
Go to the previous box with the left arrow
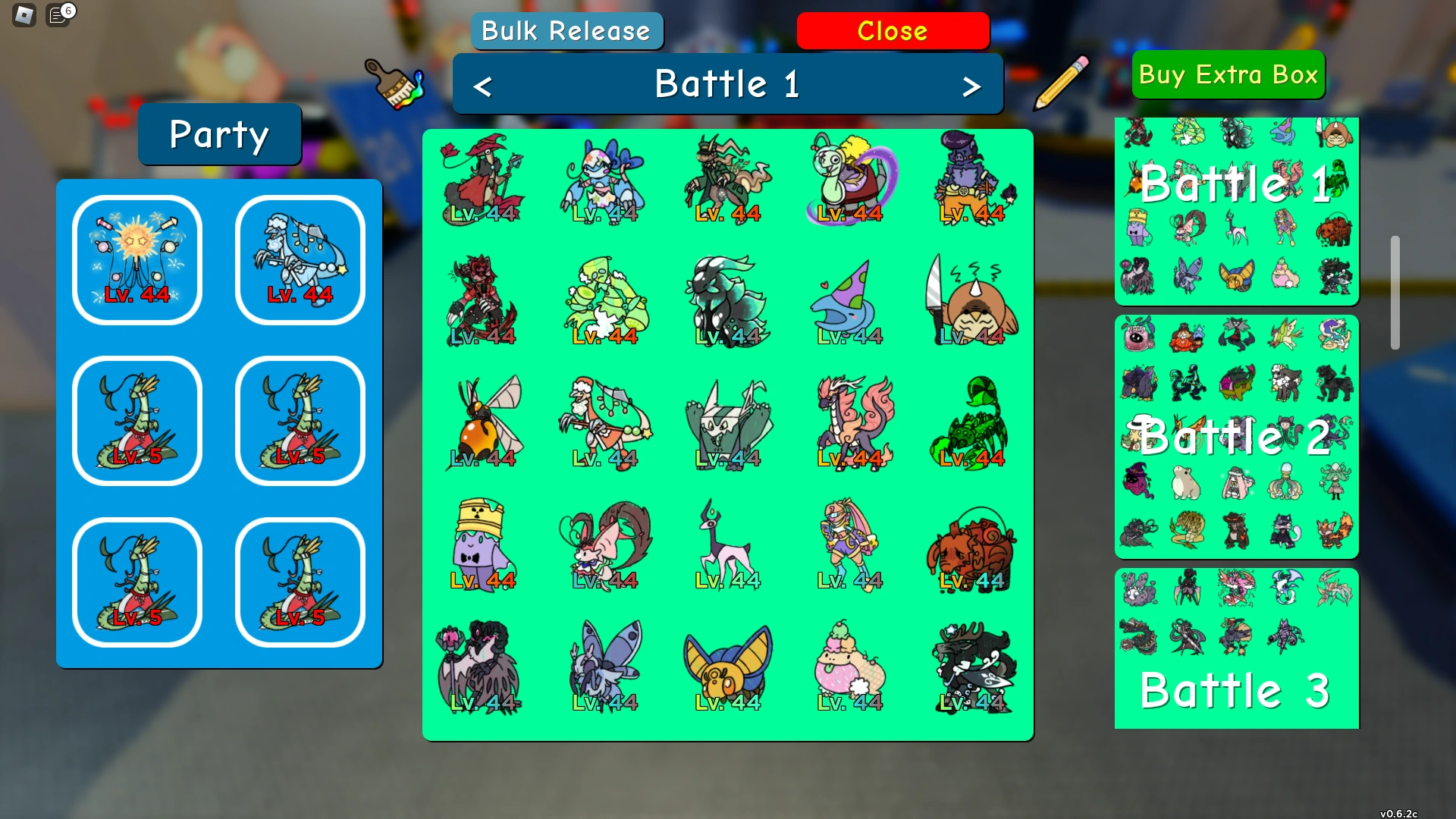[x=483, y=84]
